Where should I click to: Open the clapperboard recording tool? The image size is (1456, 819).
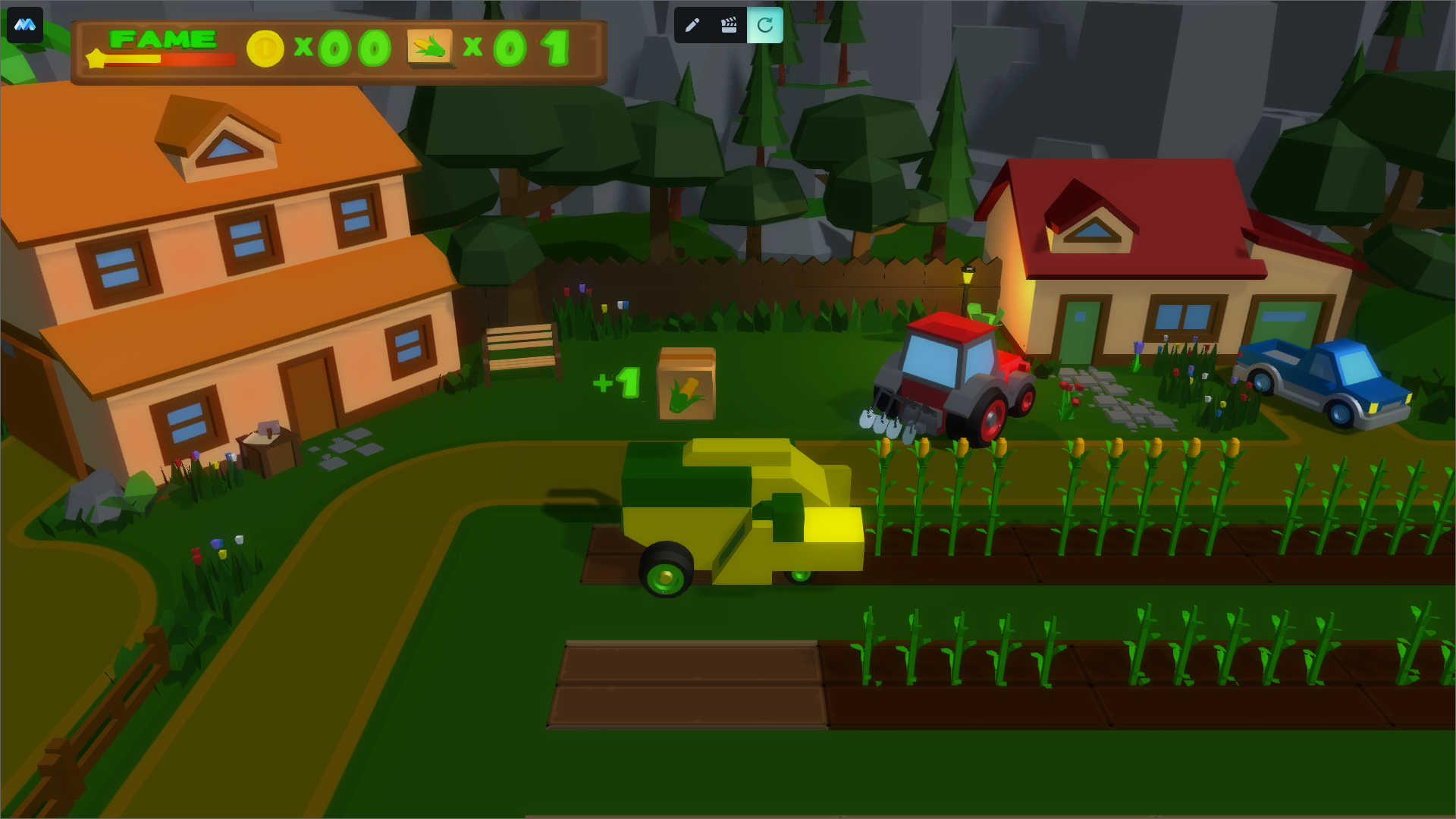point(729,25)
